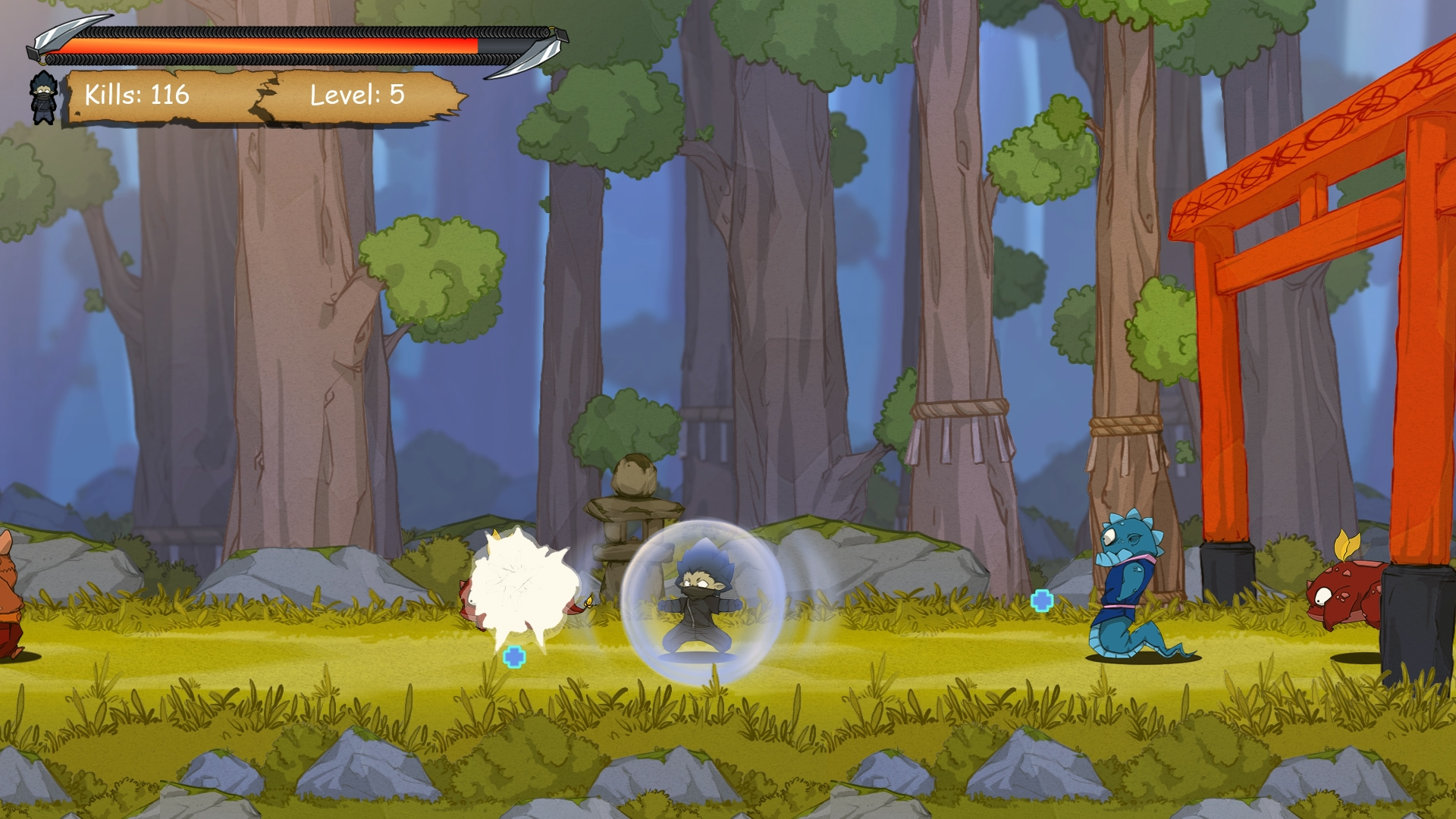The width and height of the screenshot is (1456, 819).
Task: Click the blue crosshair pickup beside the lizard
Action: click(x=1042, y=601)
